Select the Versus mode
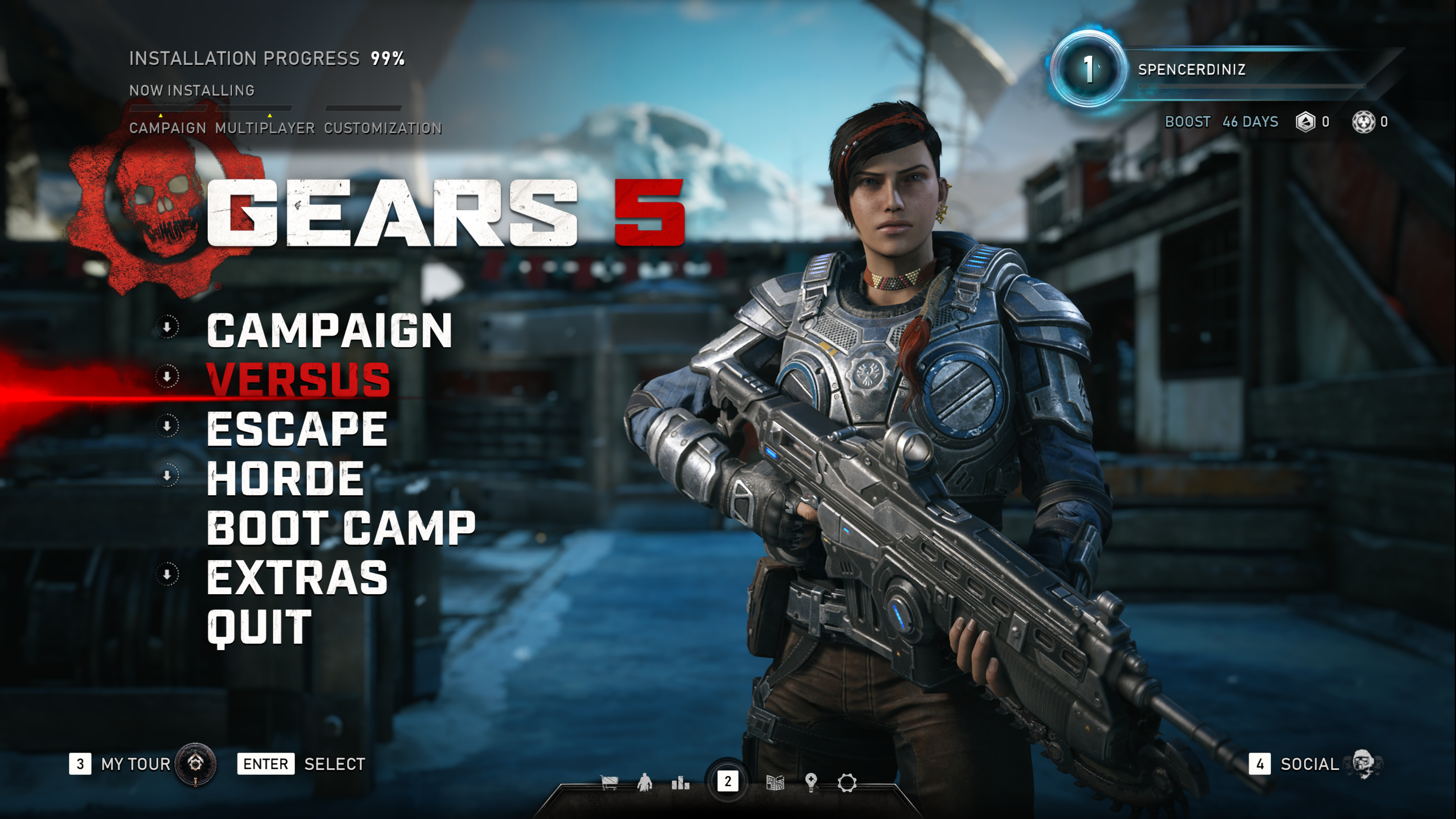 click(298, 380)
